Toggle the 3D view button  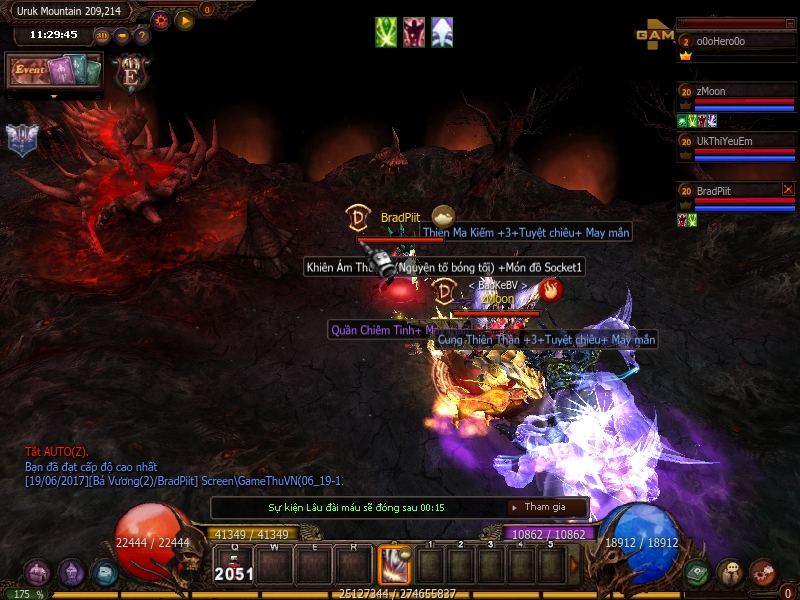pos(102,36)
